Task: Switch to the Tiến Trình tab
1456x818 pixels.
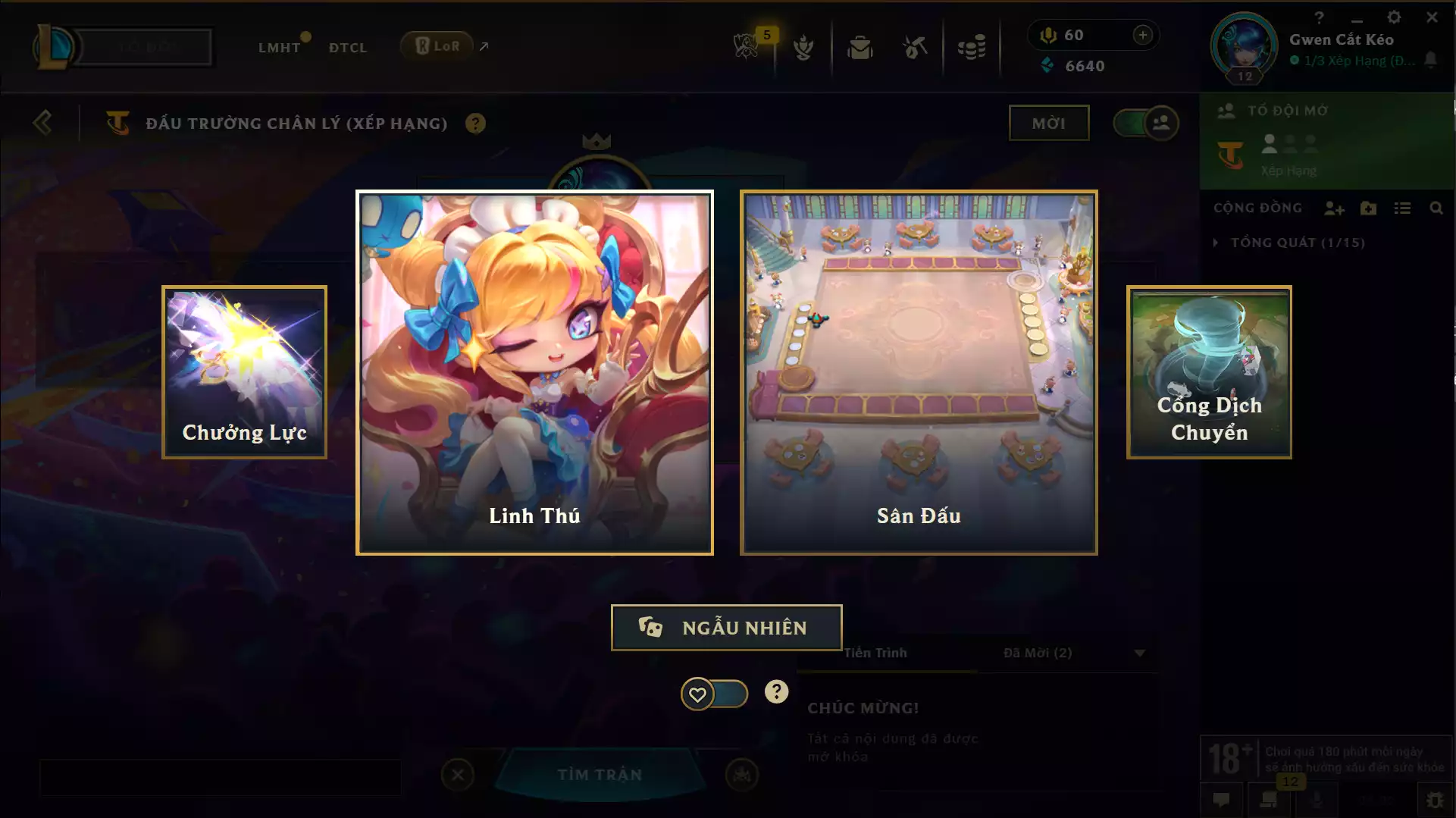Action: (x=876, y=652)
